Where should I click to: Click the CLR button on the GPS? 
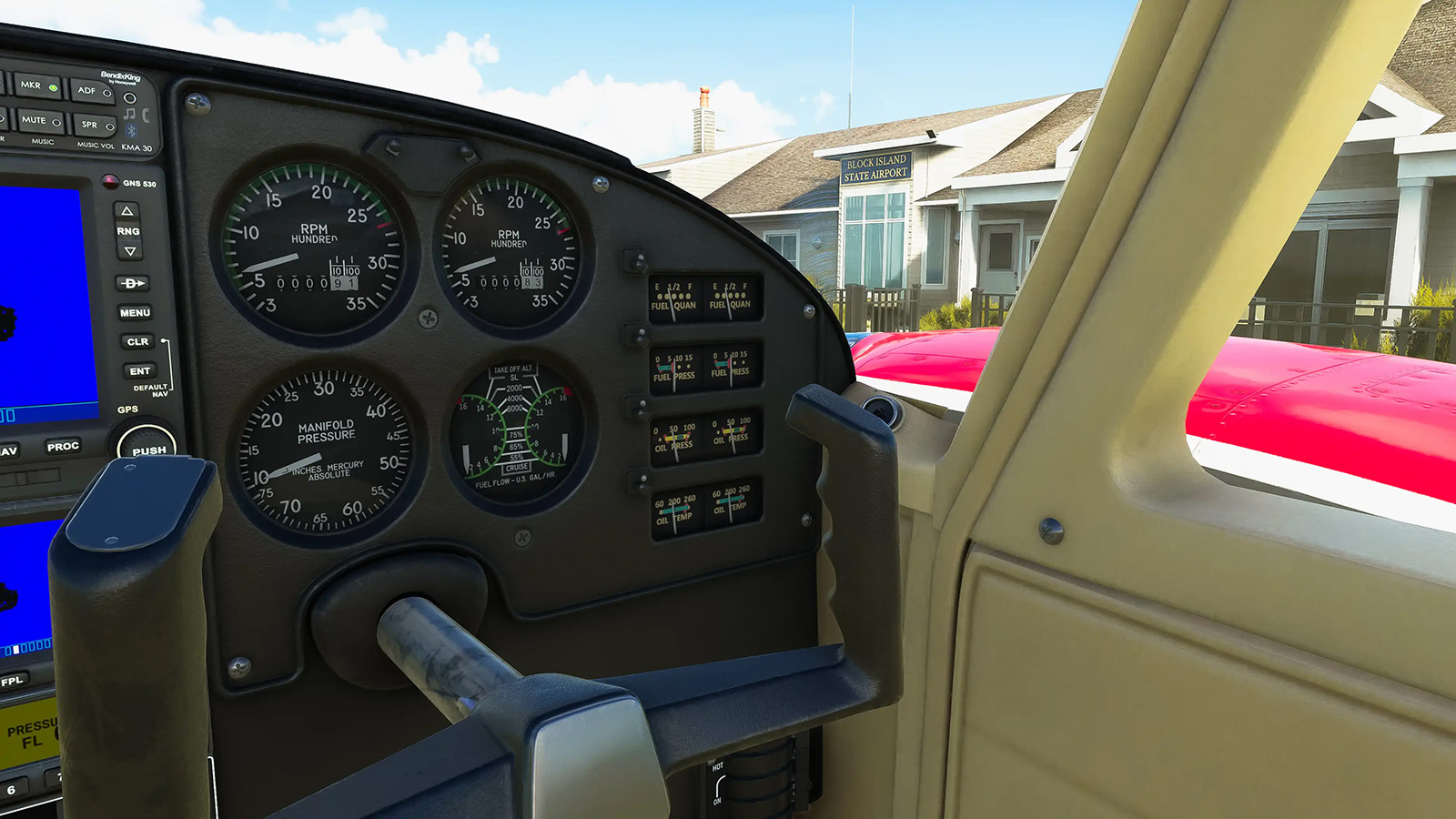[x=137, y=341]
